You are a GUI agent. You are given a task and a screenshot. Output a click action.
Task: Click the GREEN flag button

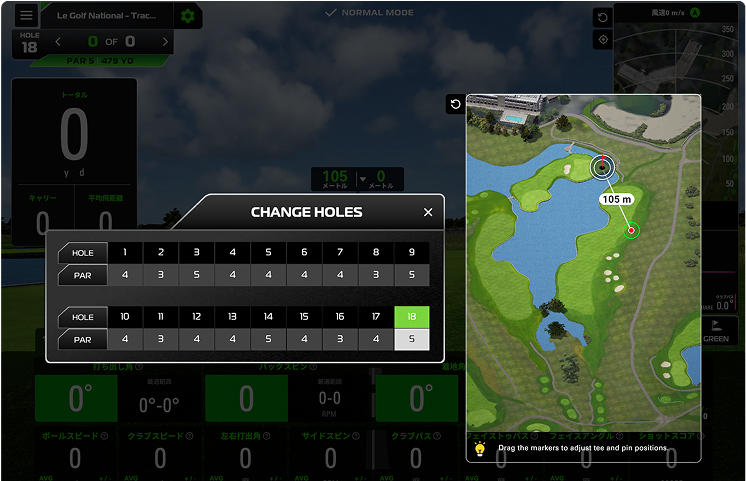[716, 331]
